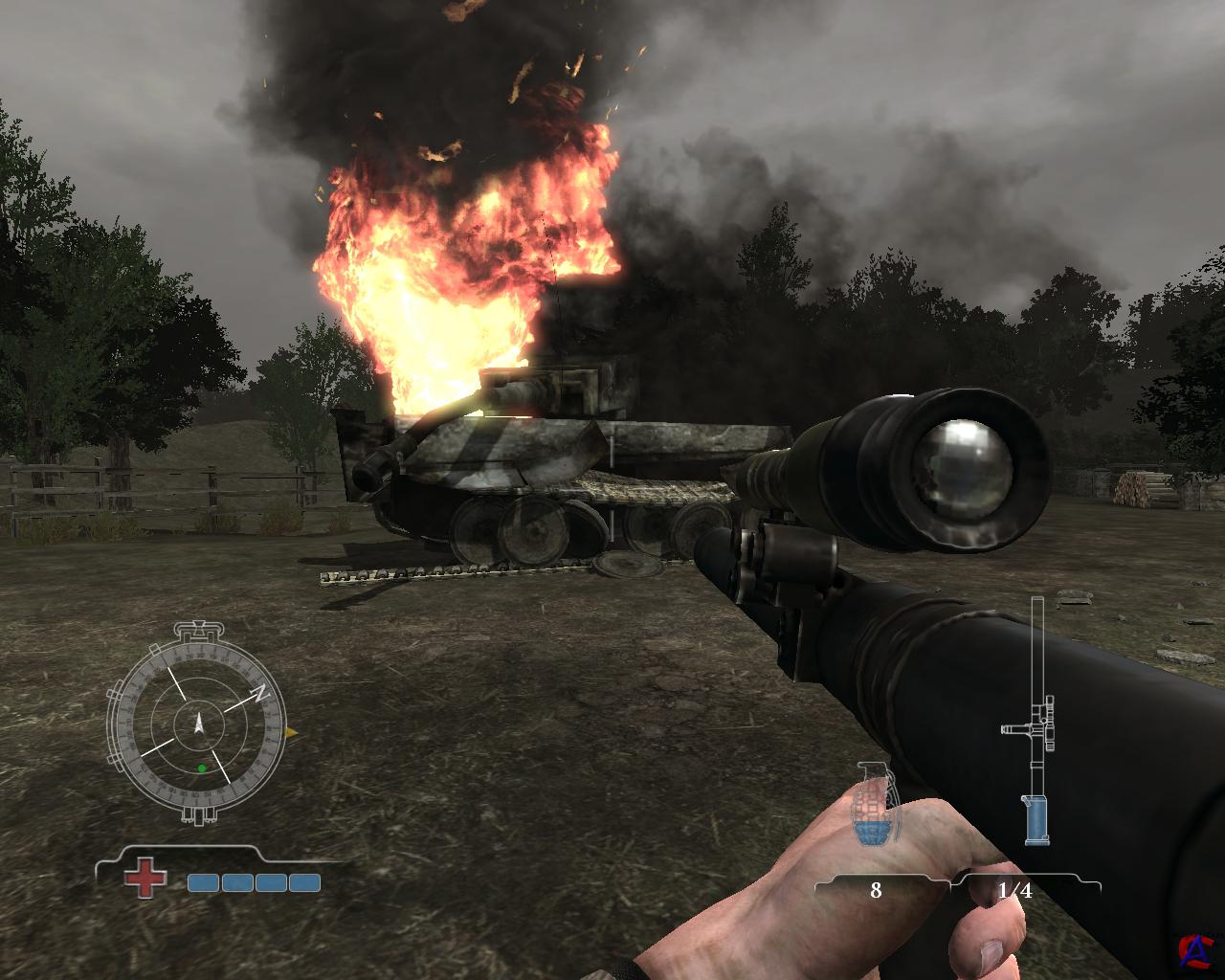The image size is (1225, 980).
Task: Click the yellow objective arrow beside compass
Action: (292, 733)
